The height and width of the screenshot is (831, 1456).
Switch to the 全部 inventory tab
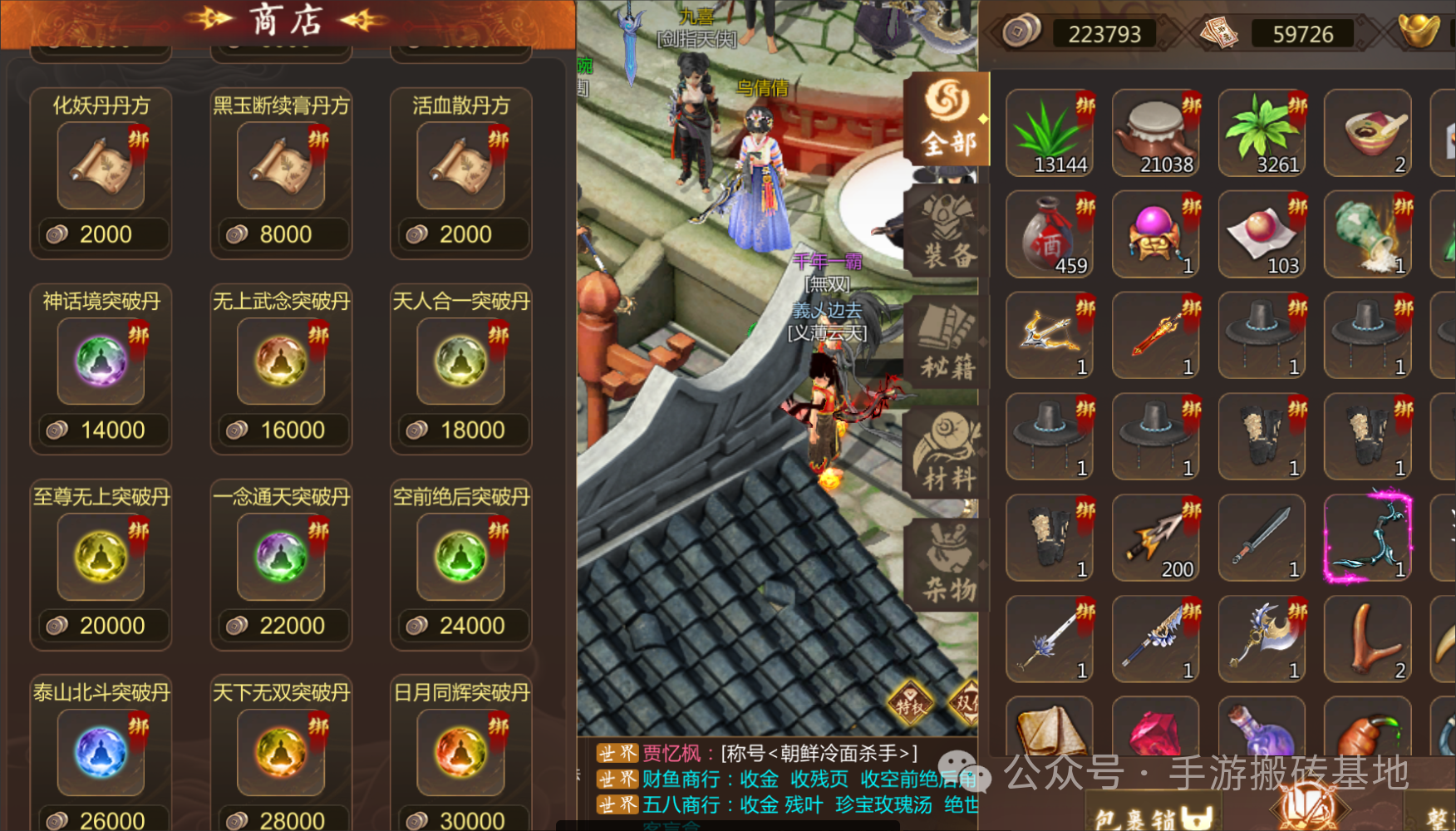click(948, 120)
